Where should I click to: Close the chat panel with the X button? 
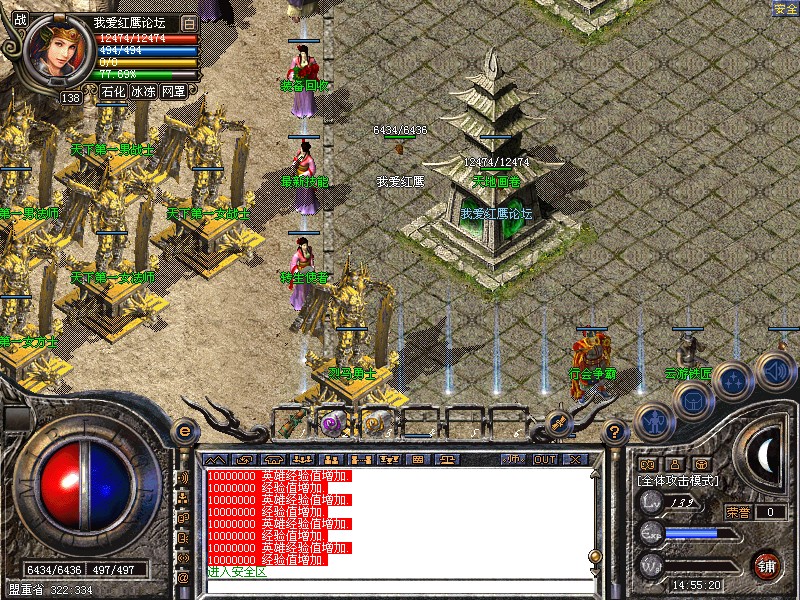[x=574, y=460]
